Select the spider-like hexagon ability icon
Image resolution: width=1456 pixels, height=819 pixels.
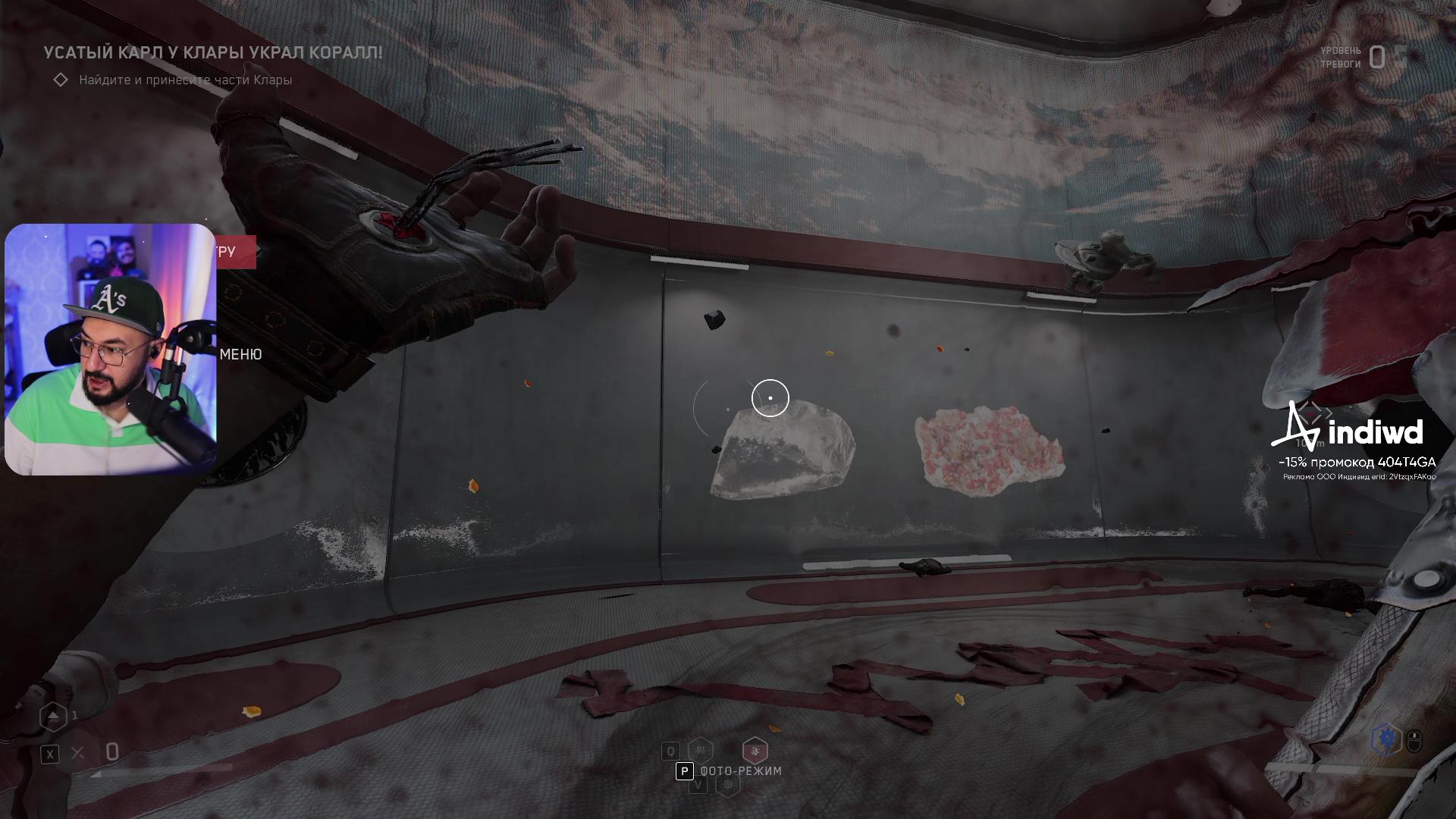[x=700, y=751]
